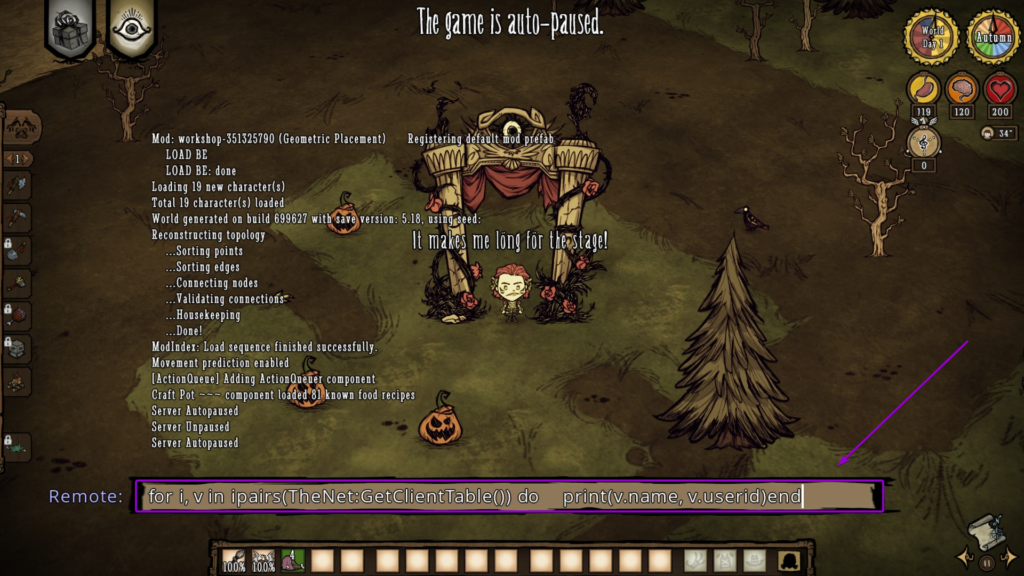Select the locked science machine recipe
The height and width of the screenshot is (576, 1024).
point(18,349)
